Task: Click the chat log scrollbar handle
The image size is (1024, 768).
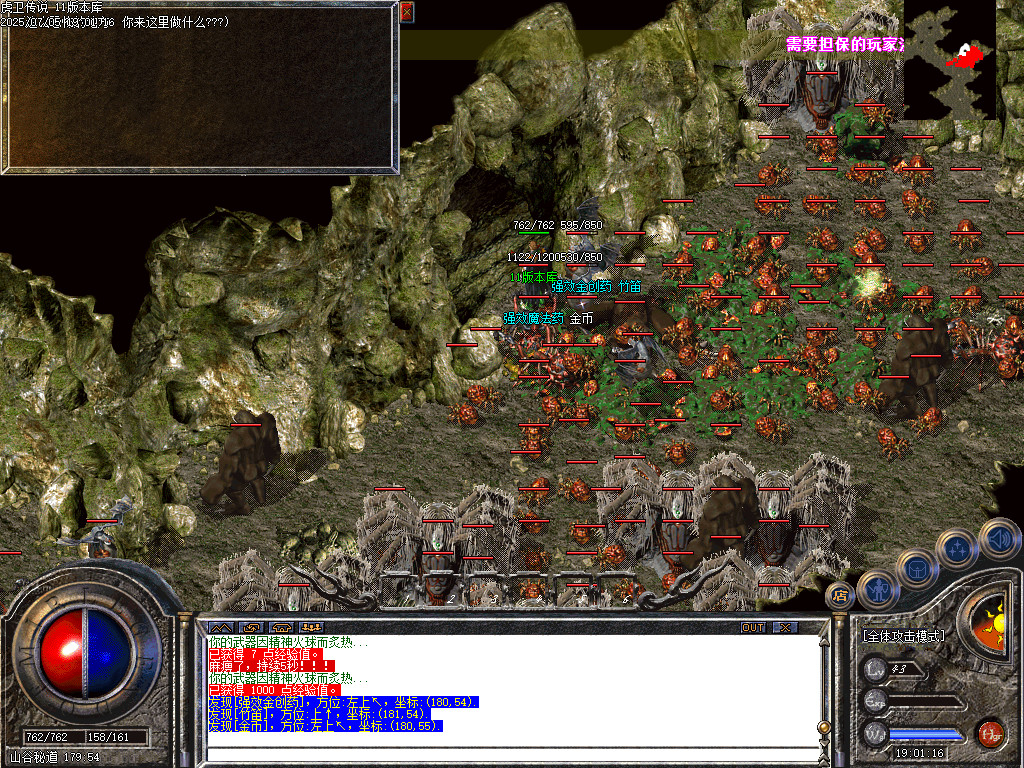Action: point(824,726)
